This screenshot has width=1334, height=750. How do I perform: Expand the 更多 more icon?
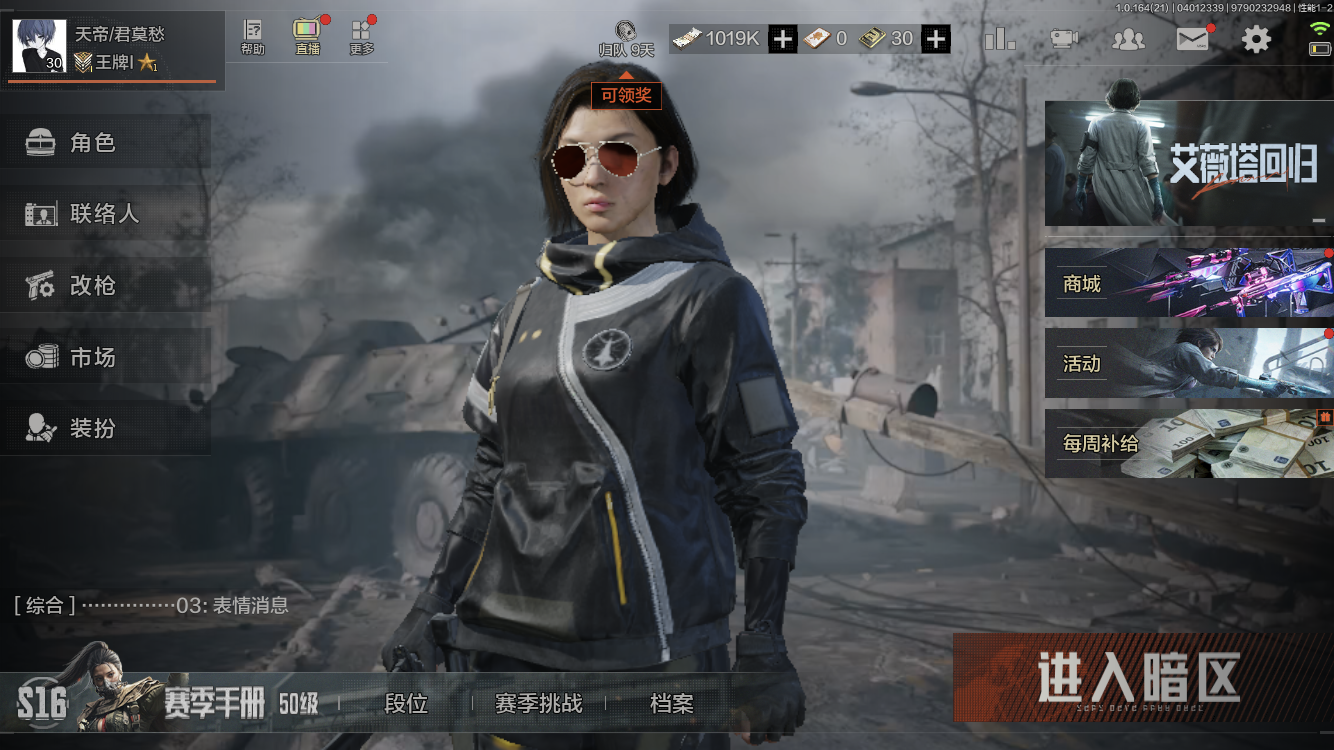(x=361, y=37)
